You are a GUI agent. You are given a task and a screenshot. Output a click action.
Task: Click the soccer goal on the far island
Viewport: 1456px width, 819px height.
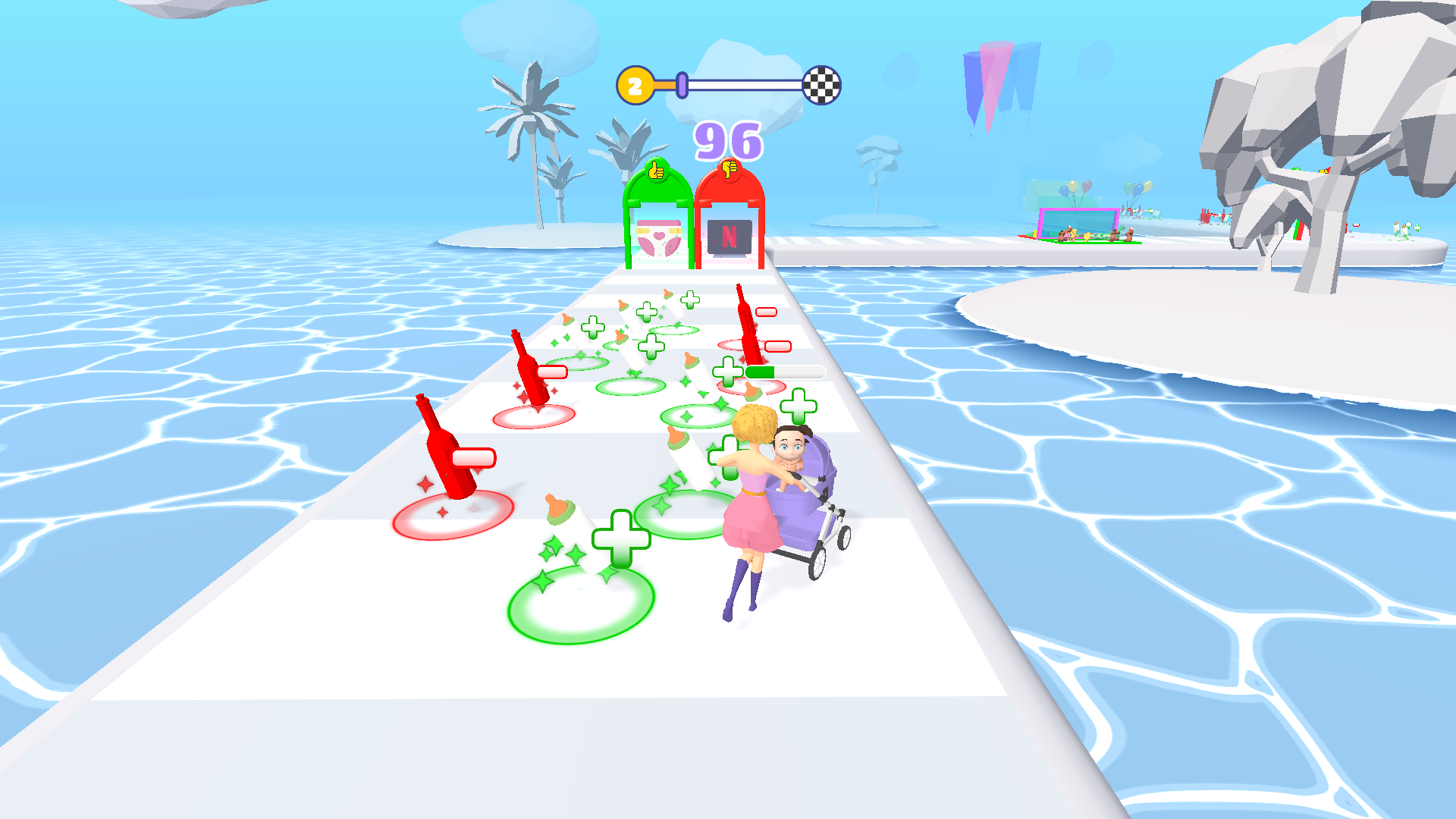click(x=1077, y=224)
